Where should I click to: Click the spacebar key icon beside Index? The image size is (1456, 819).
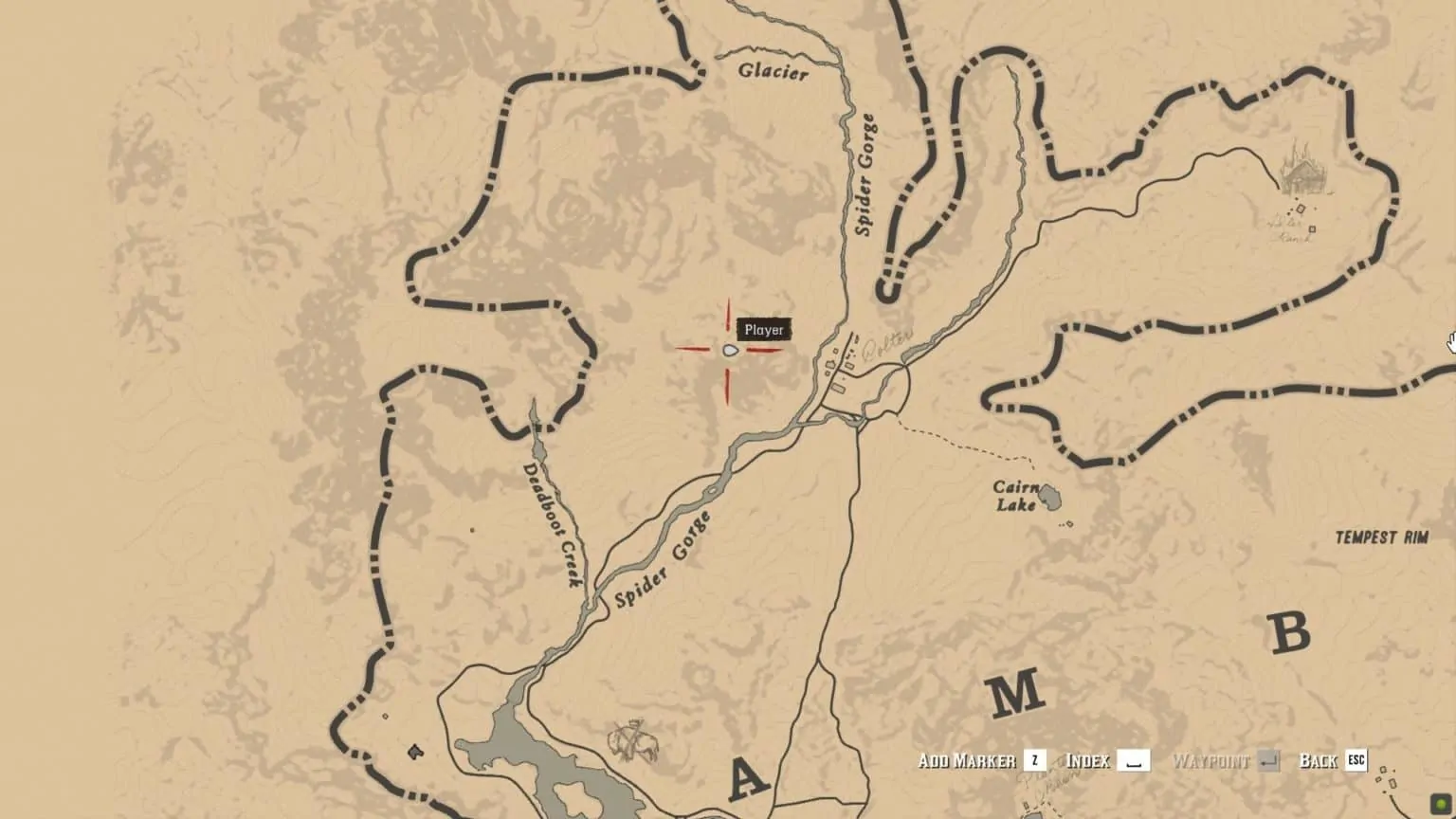[x=1134, y=759]
